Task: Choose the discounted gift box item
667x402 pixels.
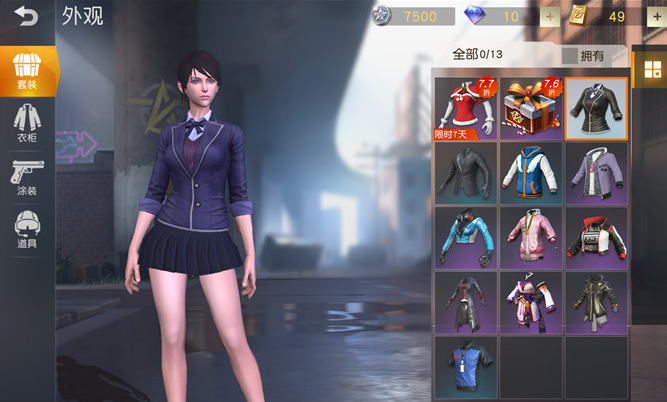Action: pos(531,108)
